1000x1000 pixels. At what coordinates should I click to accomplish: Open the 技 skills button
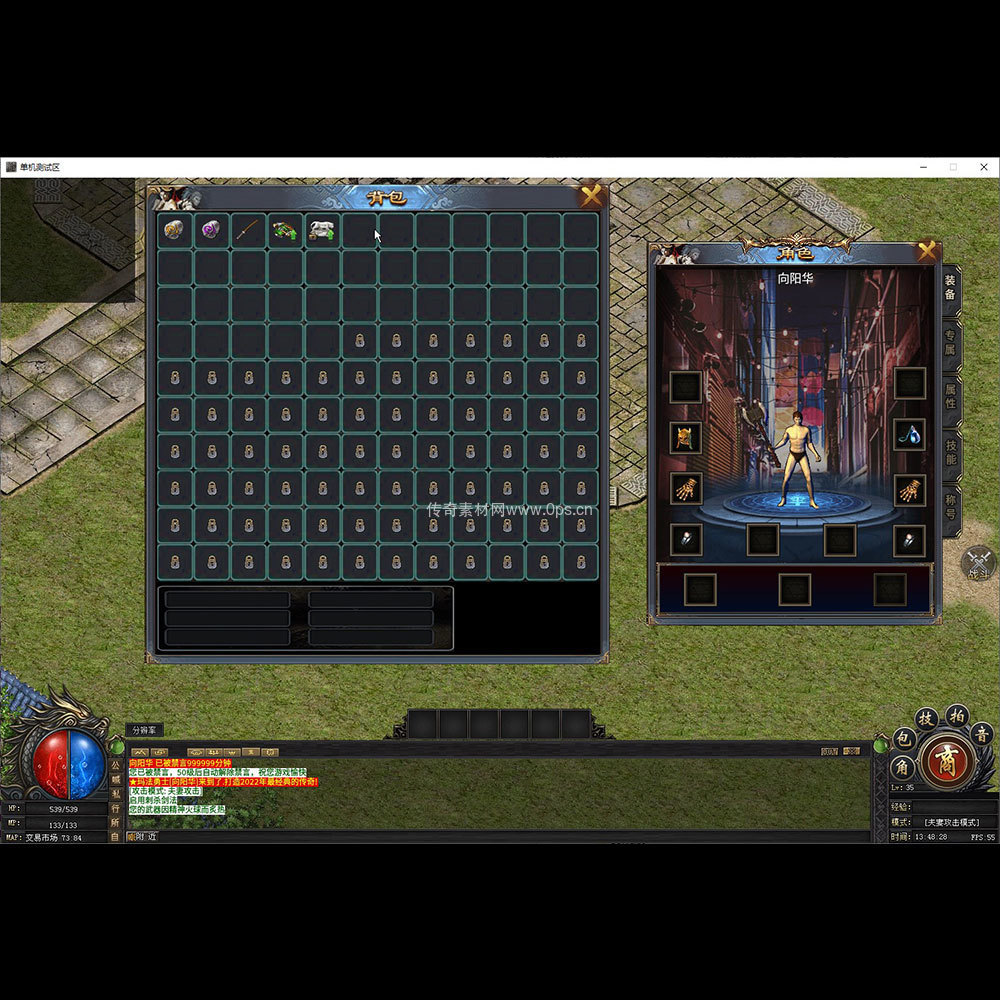point(927,718)
